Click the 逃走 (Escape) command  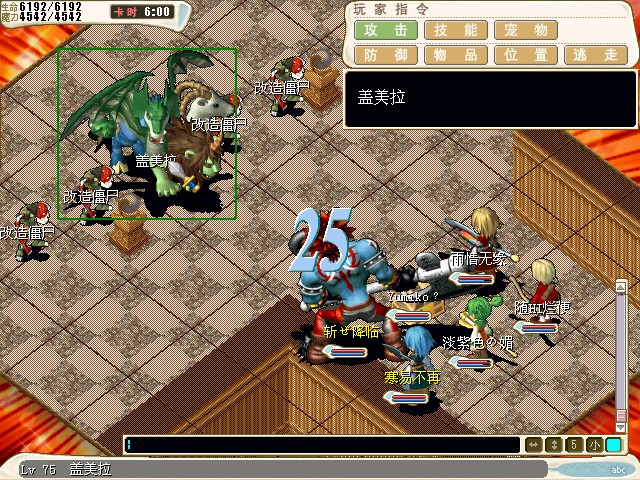click(x=596, y=55)
